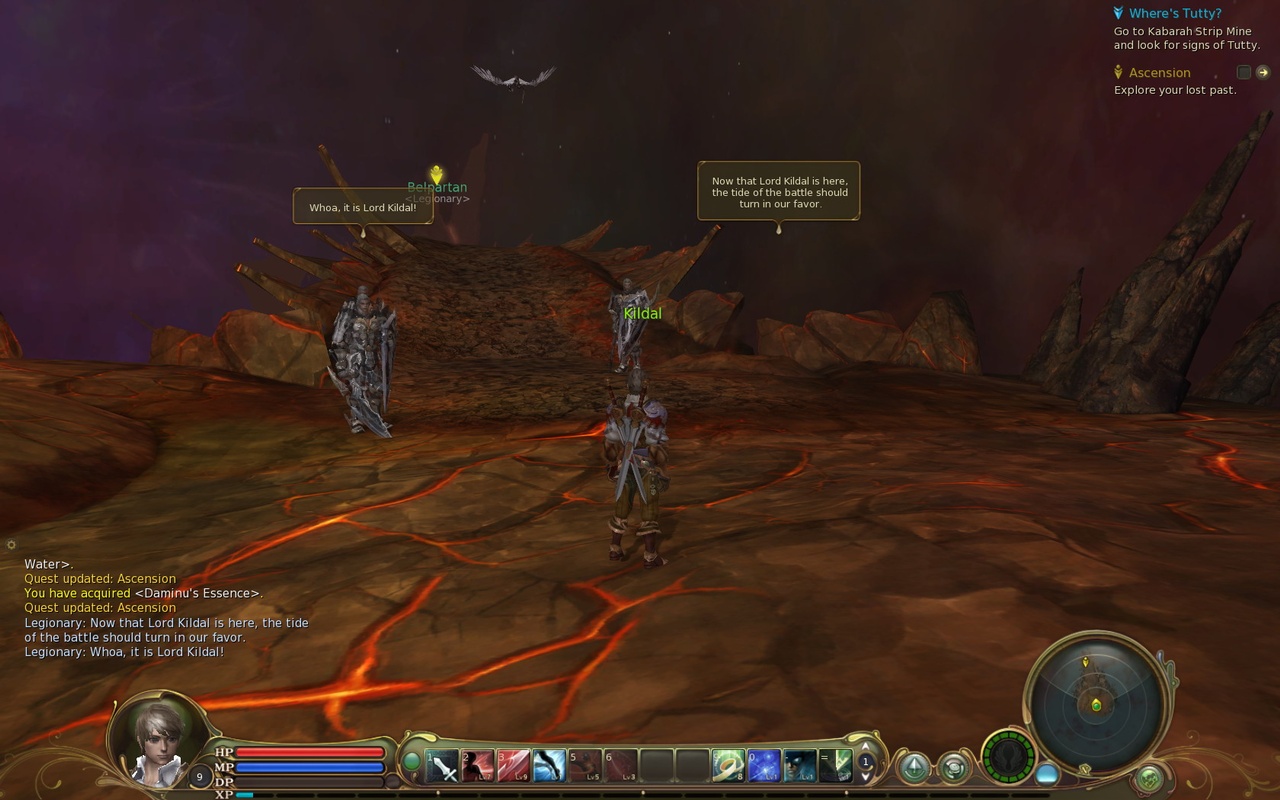Expand the Ascension quest with its arrow

pos(1264,72)
